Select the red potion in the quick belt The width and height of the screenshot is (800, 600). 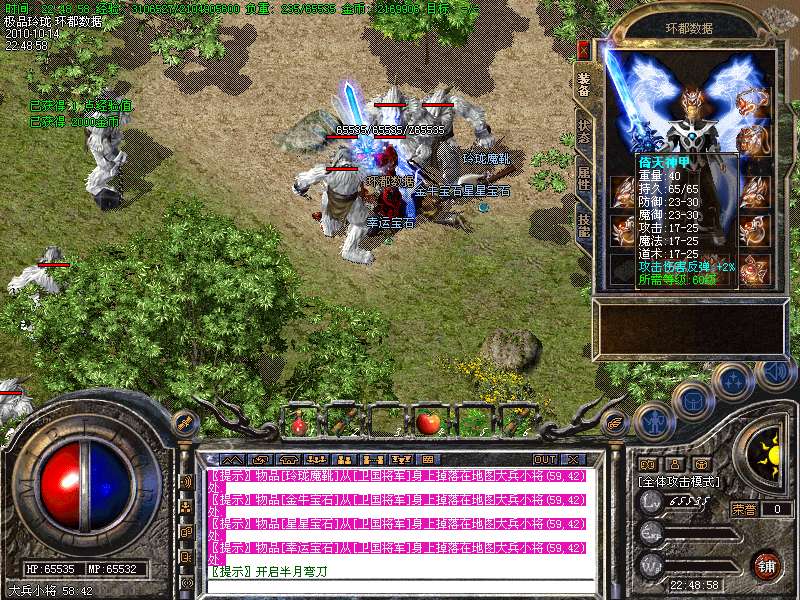298,424
